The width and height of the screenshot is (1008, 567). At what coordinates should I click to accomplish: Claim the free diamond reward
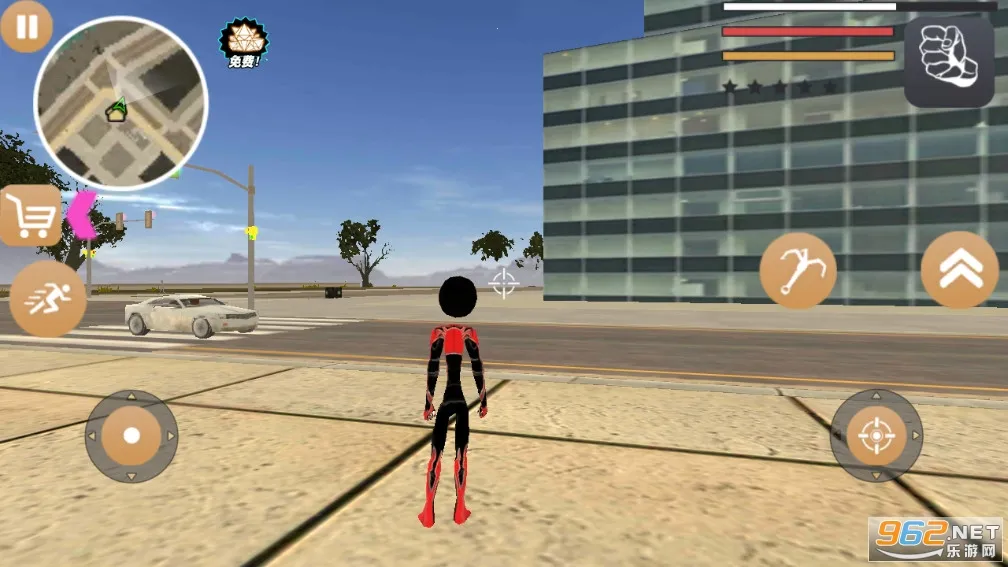(x=243, y=42)
